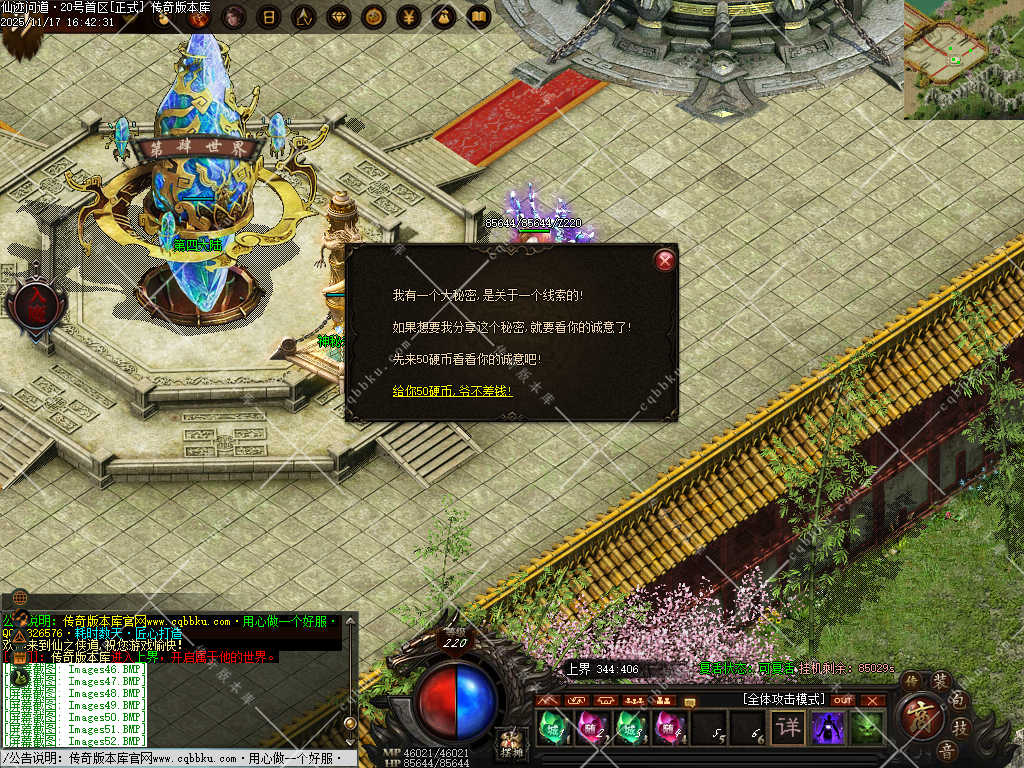Choose the give 50 coins dialogue option
The height and width of the screenshot is (768, 1024).
pyautogui.click(x=452, y=390)
